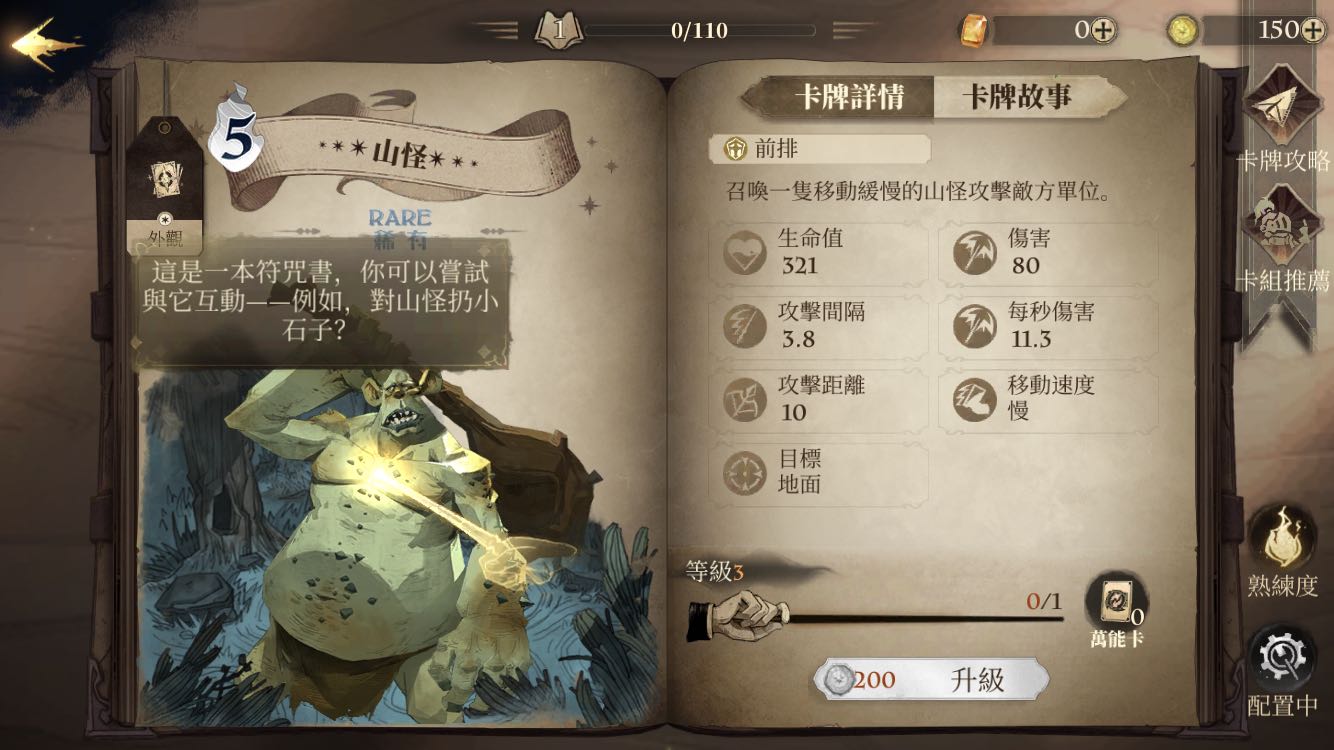
Task: Add more gems with the plus button
Action: tap(1102, 30)
